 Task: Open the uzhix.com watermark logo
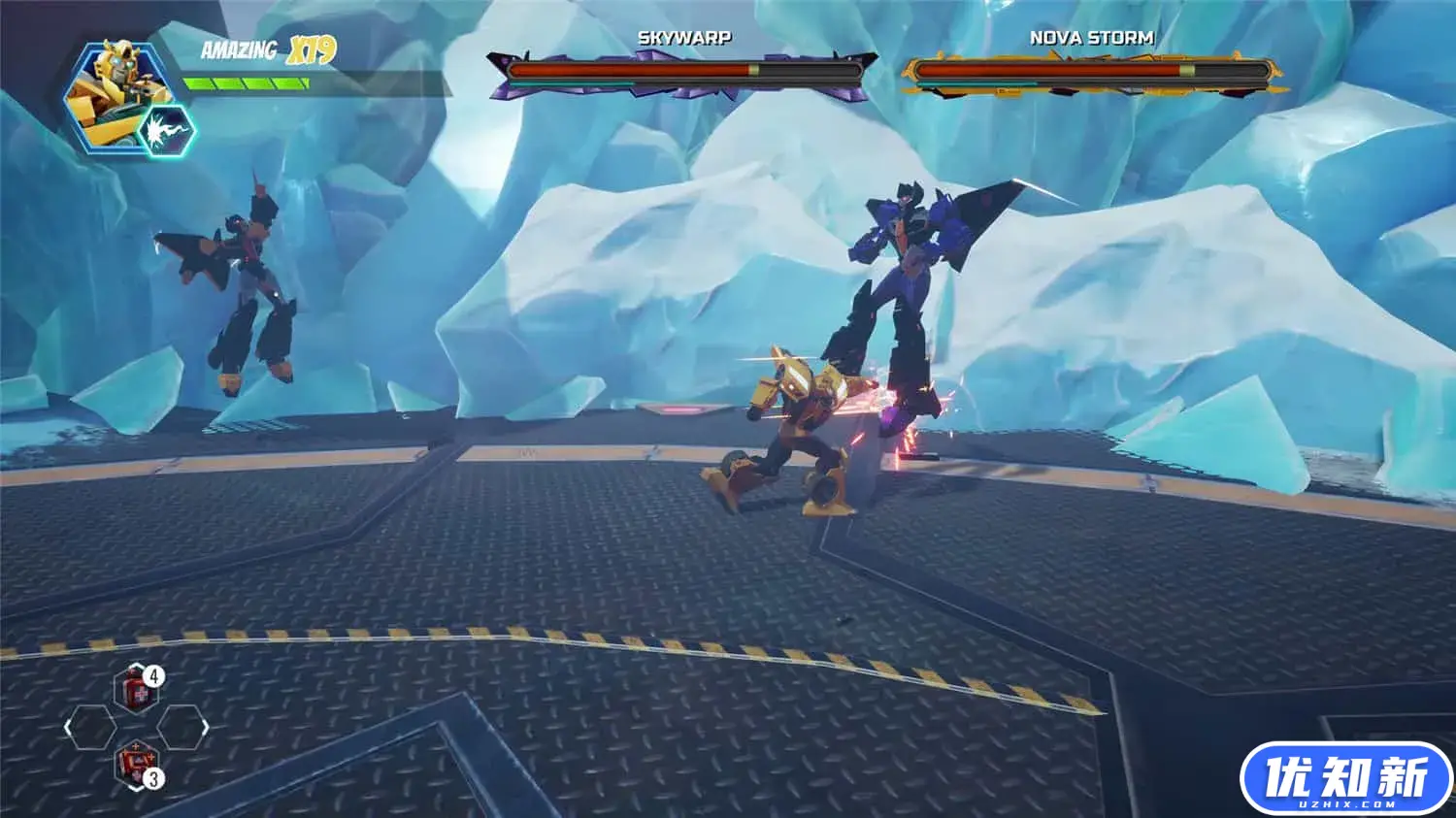[x=1346, y=779]
